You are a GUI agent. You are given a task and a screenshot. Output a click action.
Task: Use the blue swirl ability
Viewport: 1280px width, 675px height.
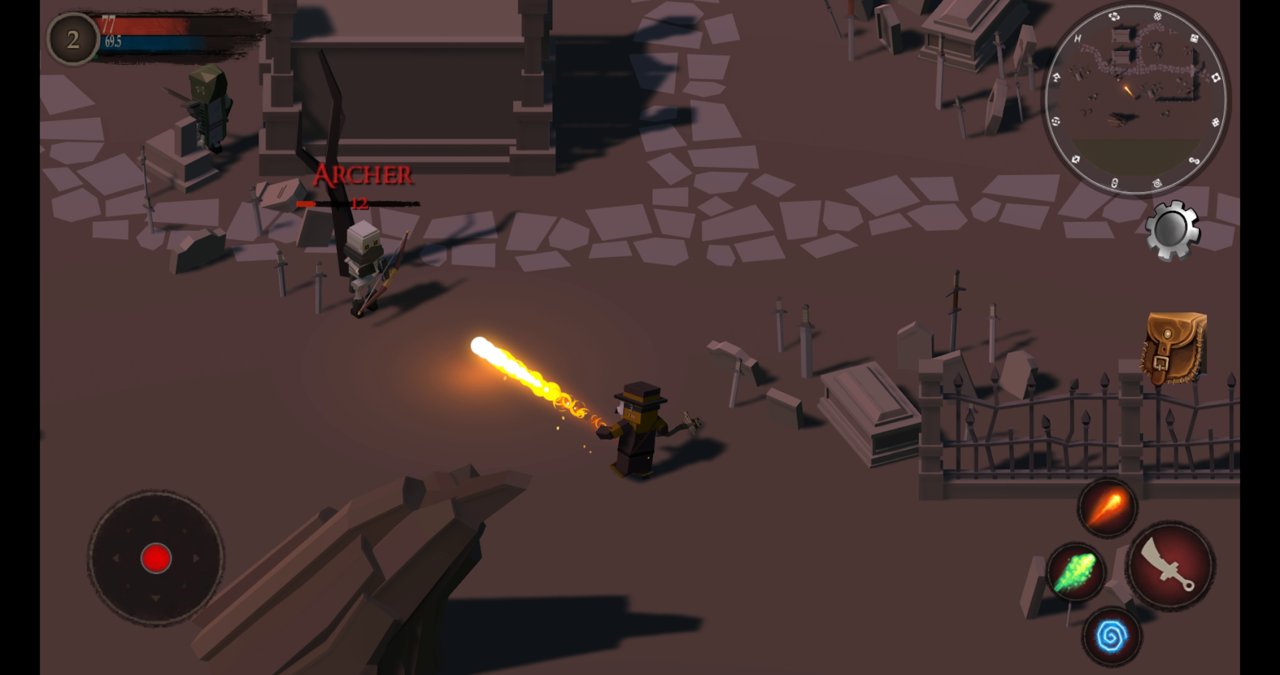[1111, 635]
